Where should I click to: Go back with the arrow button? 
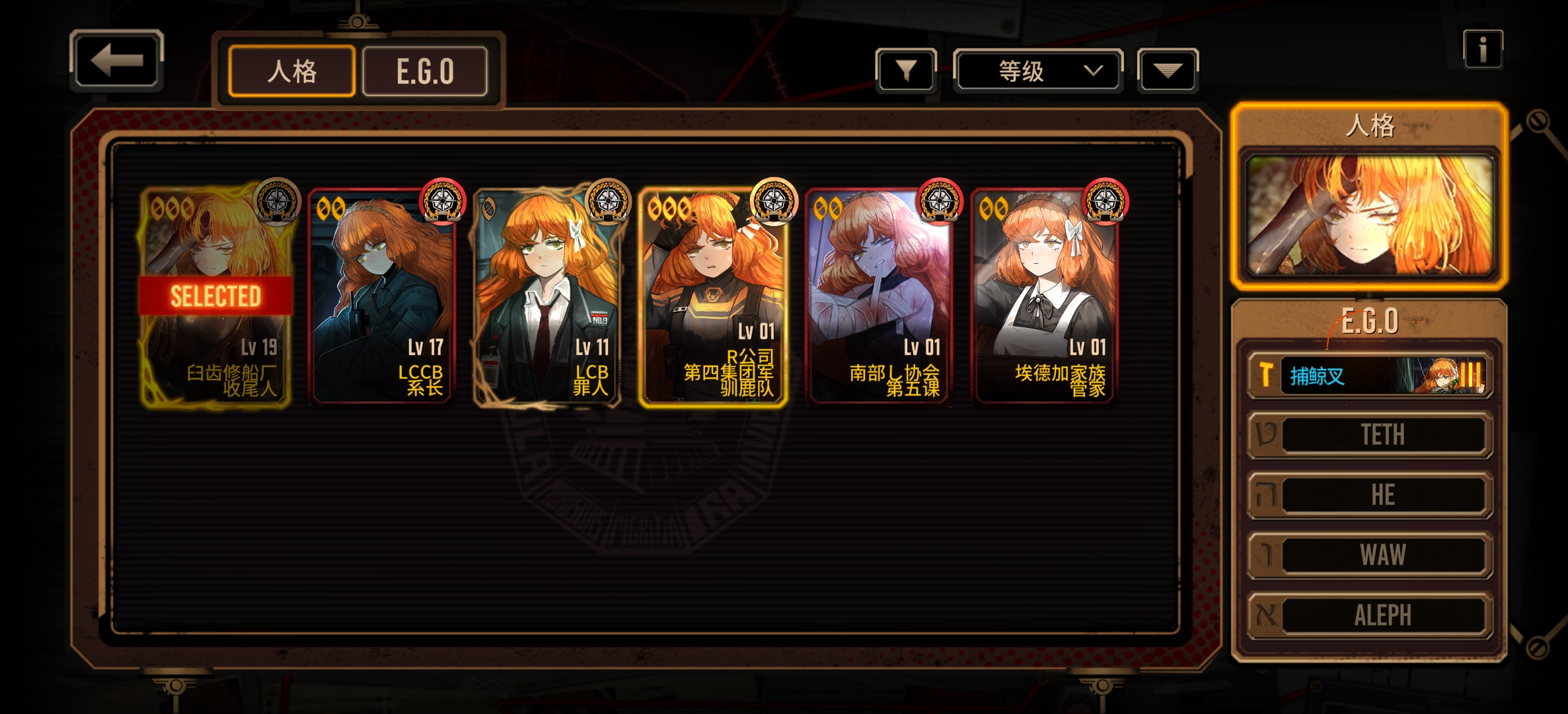[x=116, y=60]
